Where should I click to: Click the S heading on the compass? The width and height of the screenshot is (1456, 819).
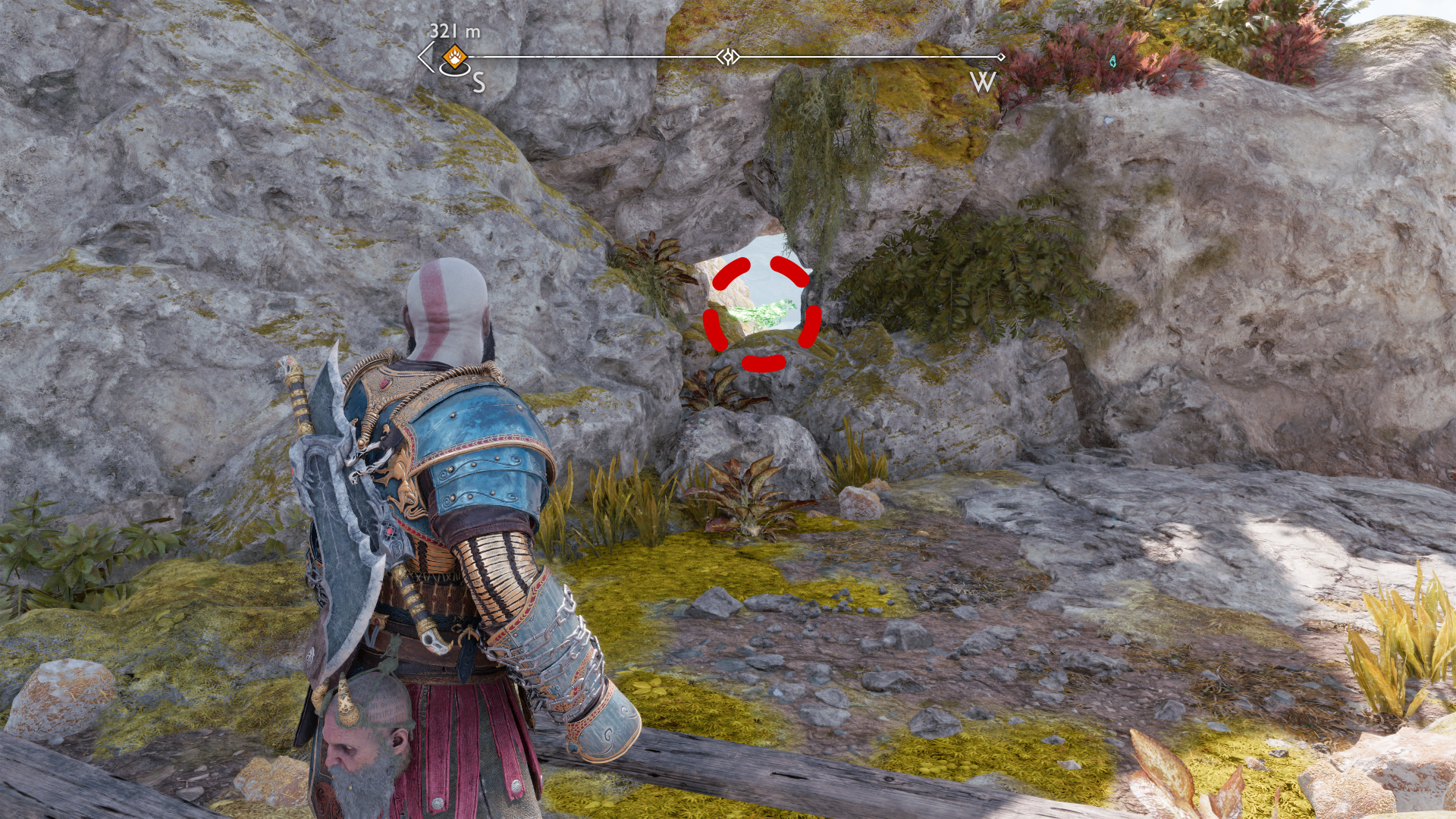(x=479, y=82)
